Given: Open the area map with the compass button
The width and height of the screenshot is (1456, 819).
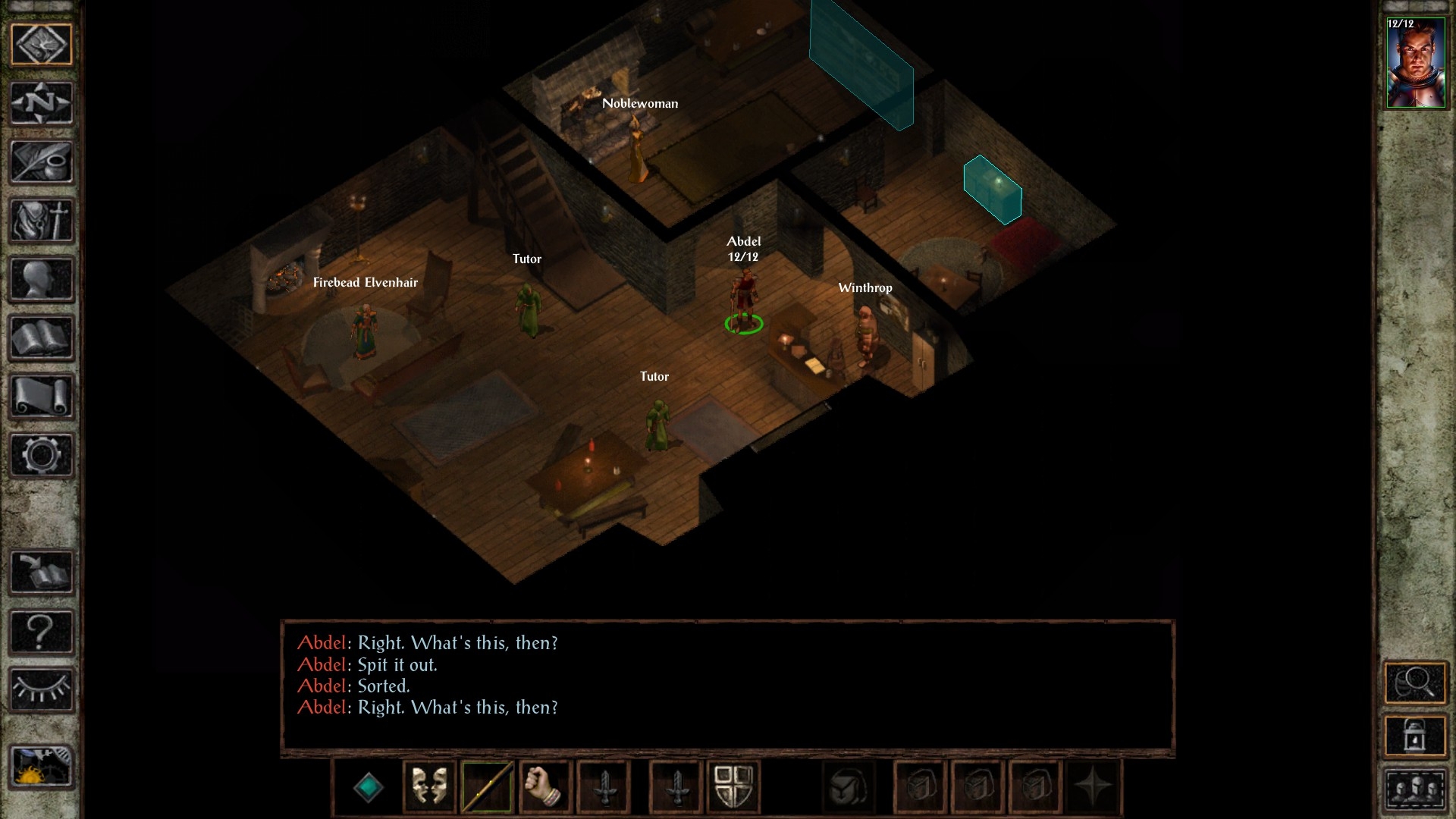Looking at the screenshot, I should (41, 102).
